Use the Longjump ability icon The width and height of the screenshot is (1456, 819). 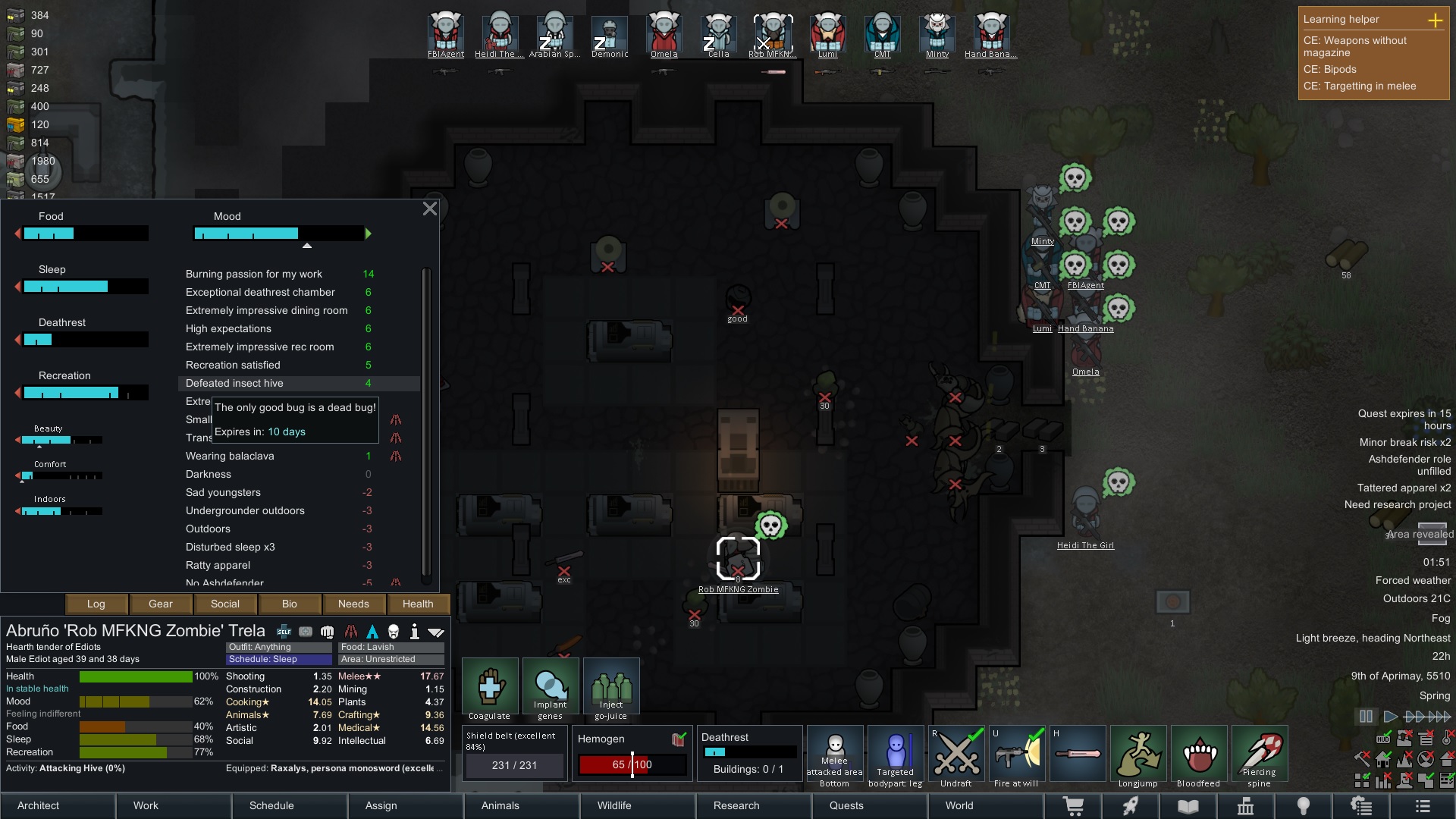point(1139,753)
